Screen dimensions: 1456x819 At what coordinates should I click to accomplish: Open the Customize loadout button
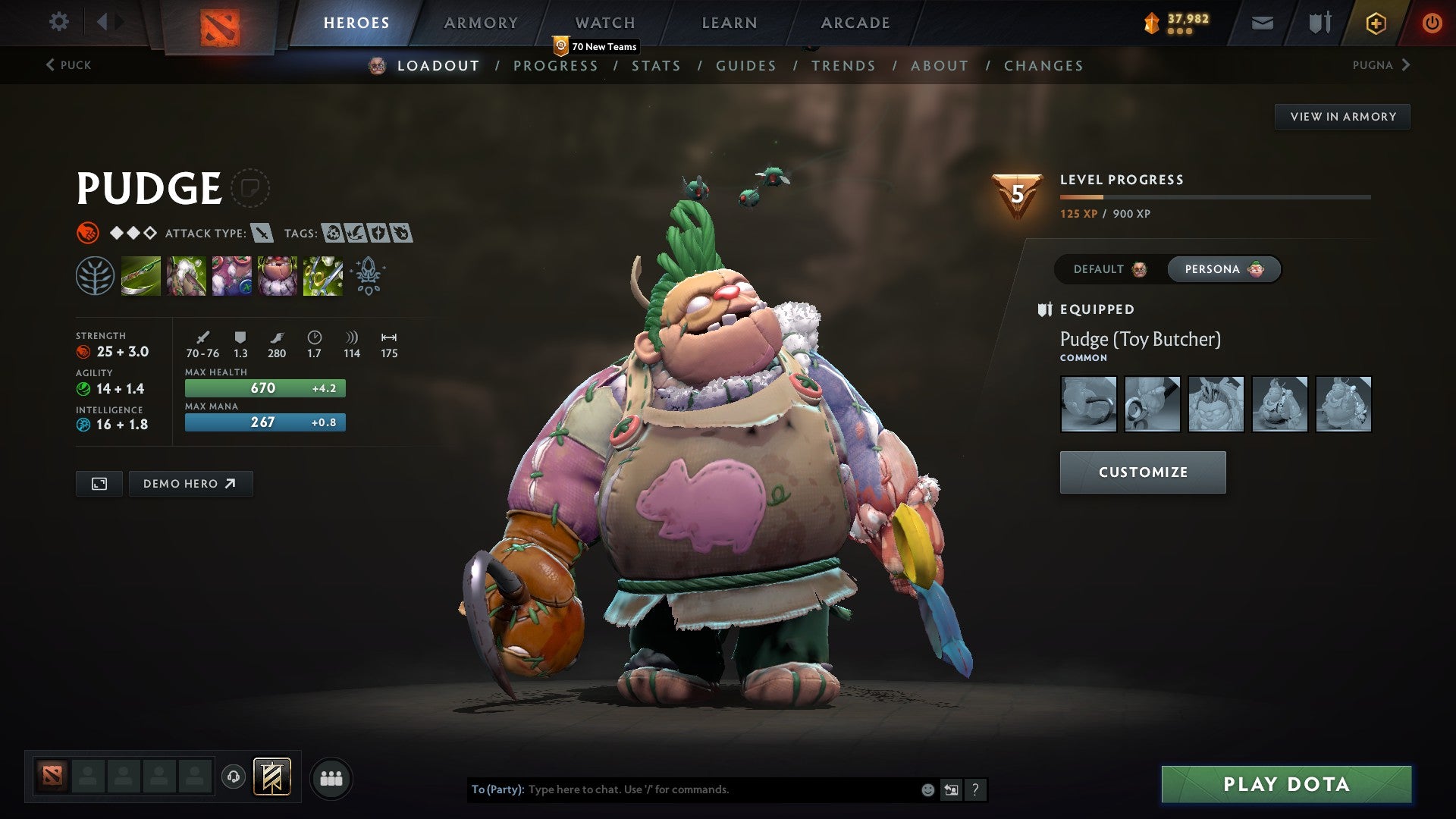1142,472
